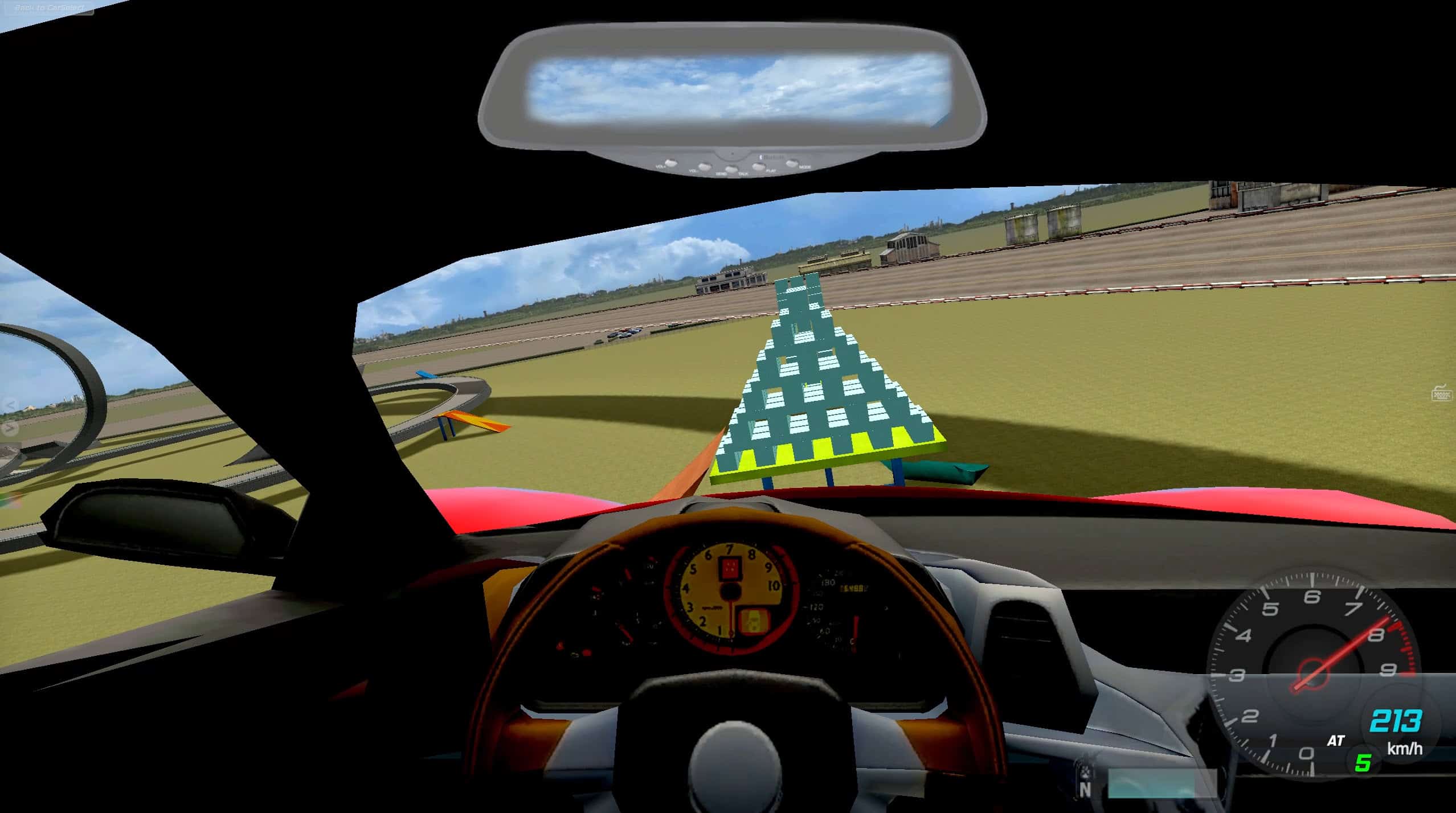1456x813 pixels.
Task: Expand the left-pointing chevron on the screen edge
Action: pyautogui.click(x=11, y=404)
